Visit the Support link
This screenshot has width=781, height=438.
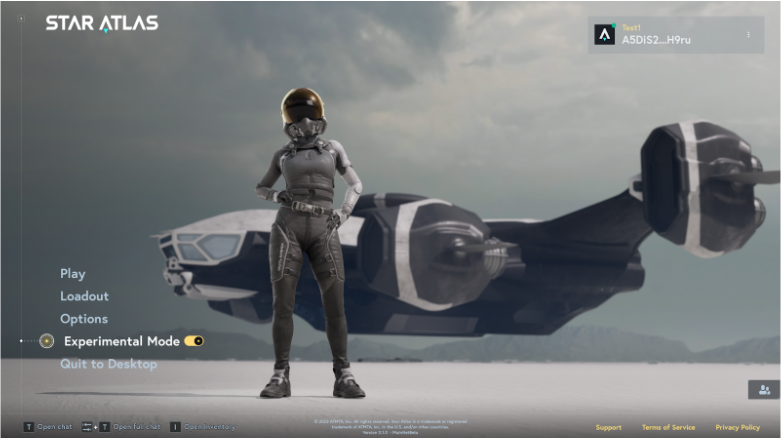(608, 427)
